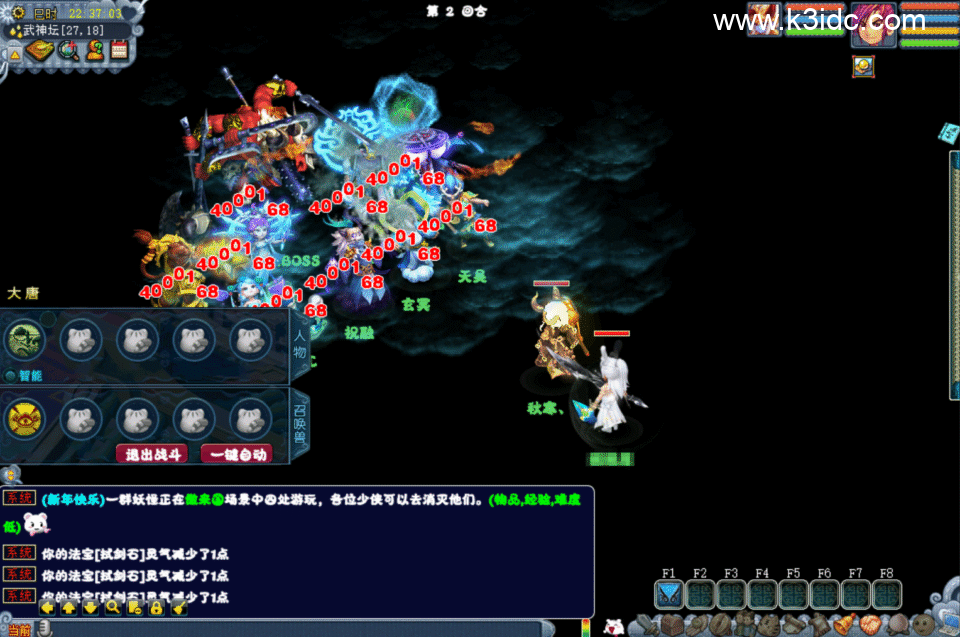Open the red calendar events icon

(120, 50)
